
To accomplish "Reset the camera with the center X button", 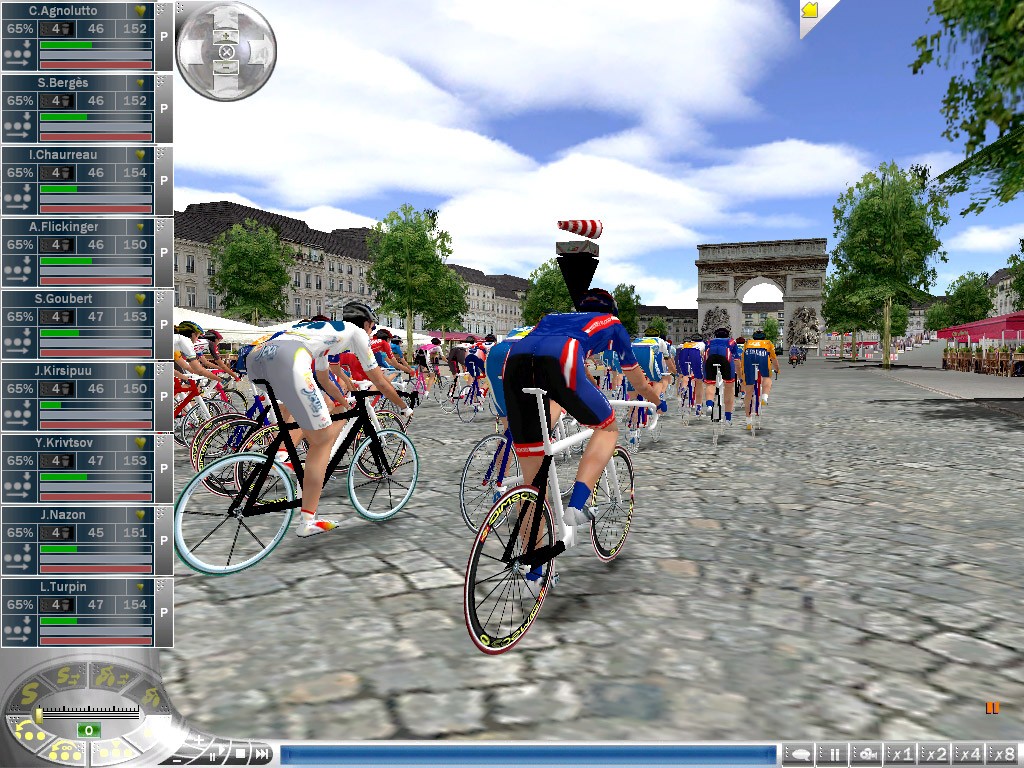I will (226, 50).
